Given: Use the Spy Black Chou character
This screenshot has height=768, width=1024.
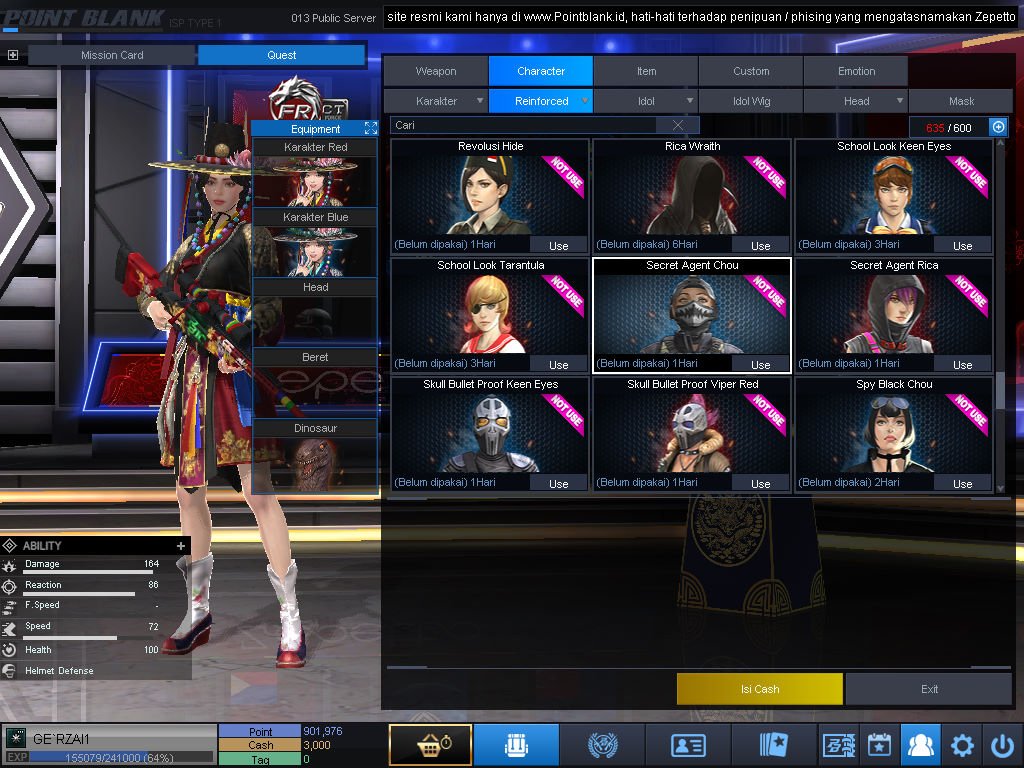Looking at the screenshot, I should 962,483.
